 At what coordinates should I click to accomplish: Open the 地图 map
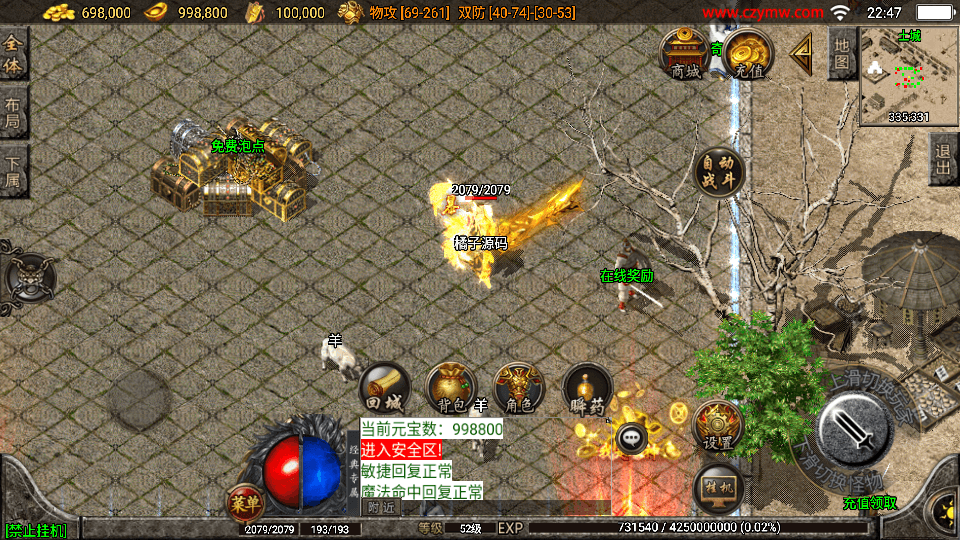pyautogui.click(x=842, y=54)
